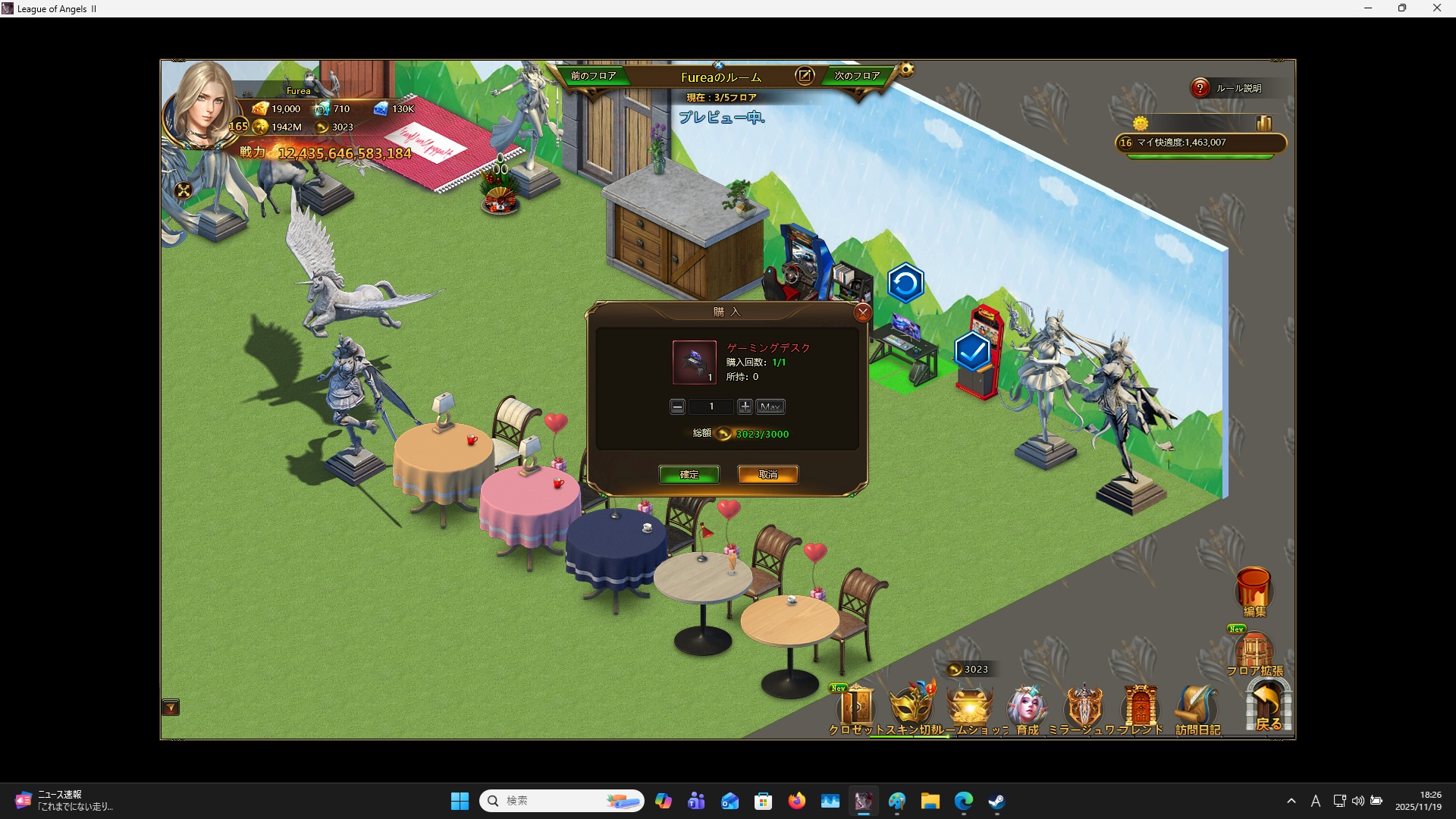The image size is (1456, 819).
Task: Close the League of Angels II window
Action: [x=1436, y=8]
